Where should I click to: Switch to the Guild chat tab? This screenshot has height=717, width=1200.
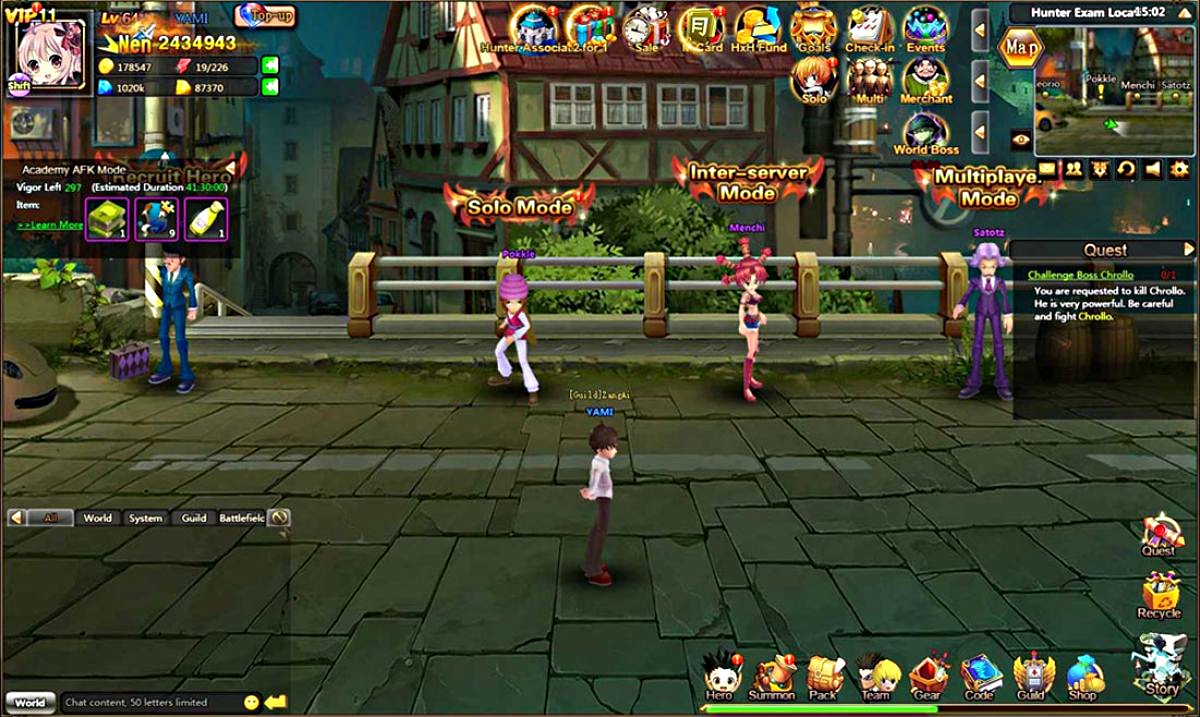194,518
